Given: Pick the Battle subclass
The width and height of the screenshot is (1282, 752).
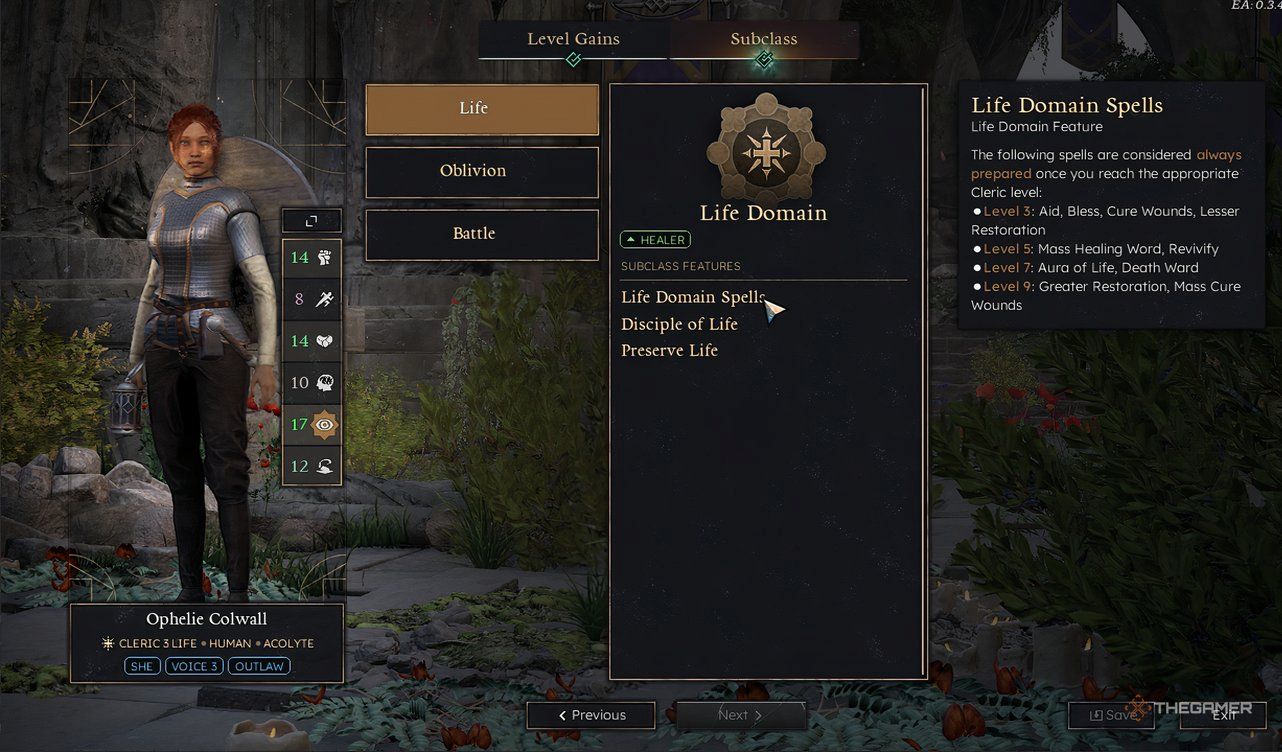Looking at the screenshot, I should pos(482,234).
